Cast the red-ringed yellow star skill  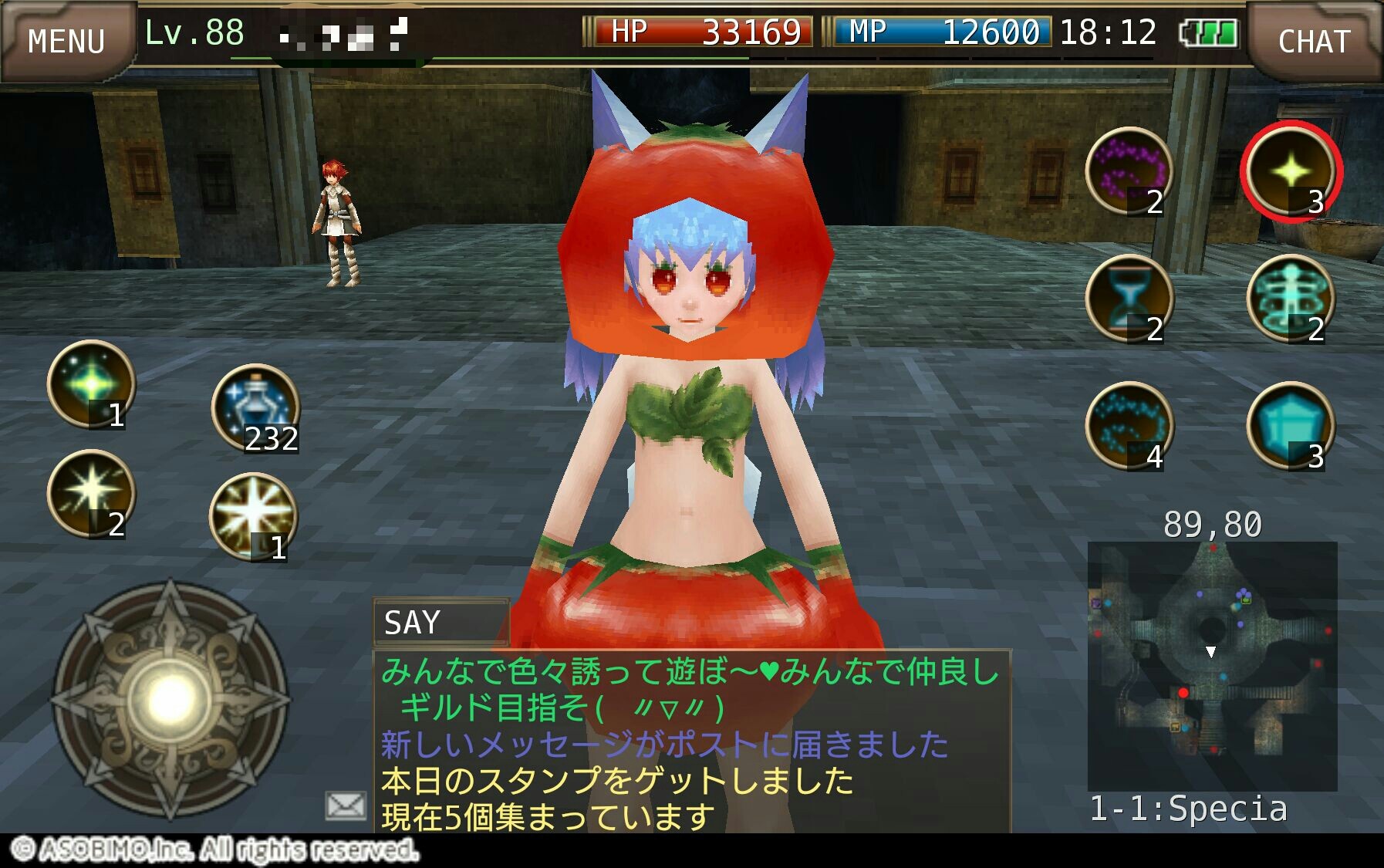(1291, 171)
